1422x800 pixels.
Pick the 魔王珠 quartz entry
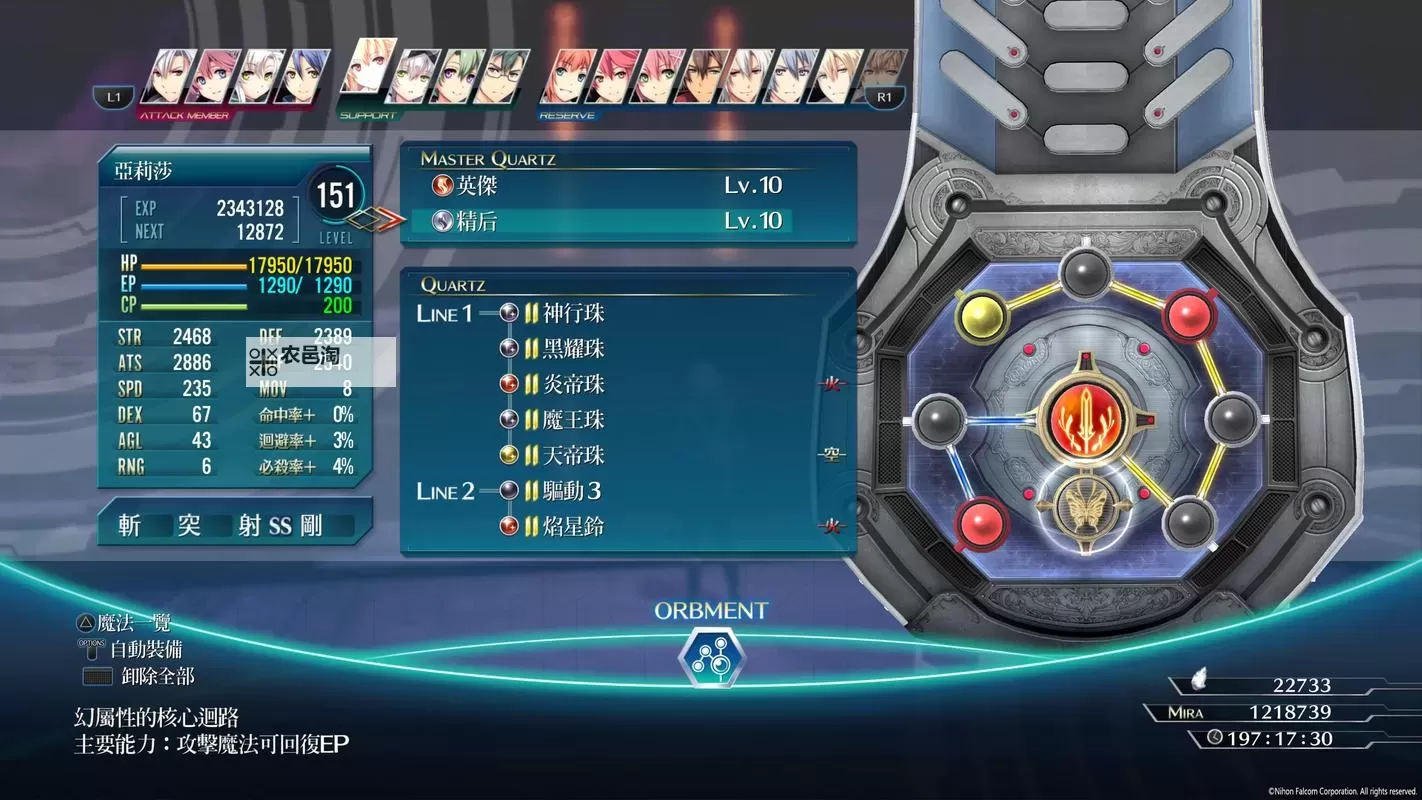tap(573, 420)
